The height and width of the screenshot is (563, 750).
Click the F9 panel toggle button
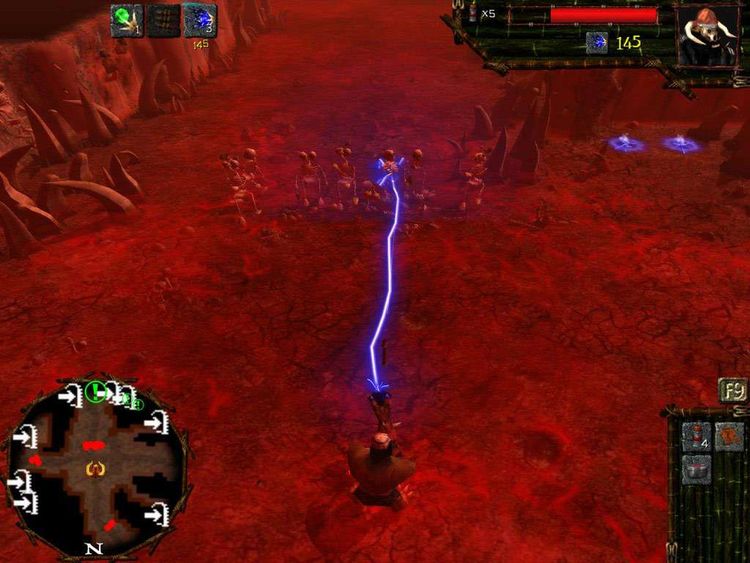pyautogui.click(x=733, y=390)
